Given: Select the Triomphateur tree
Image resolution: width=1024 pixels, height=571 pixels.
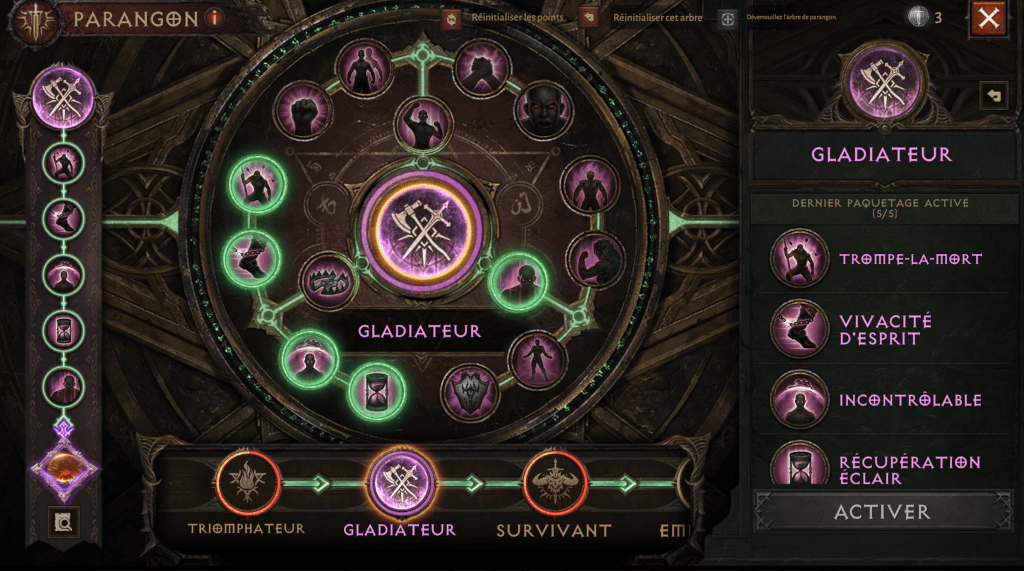Looking at the screenshot, I should click(x=246, y=483).
